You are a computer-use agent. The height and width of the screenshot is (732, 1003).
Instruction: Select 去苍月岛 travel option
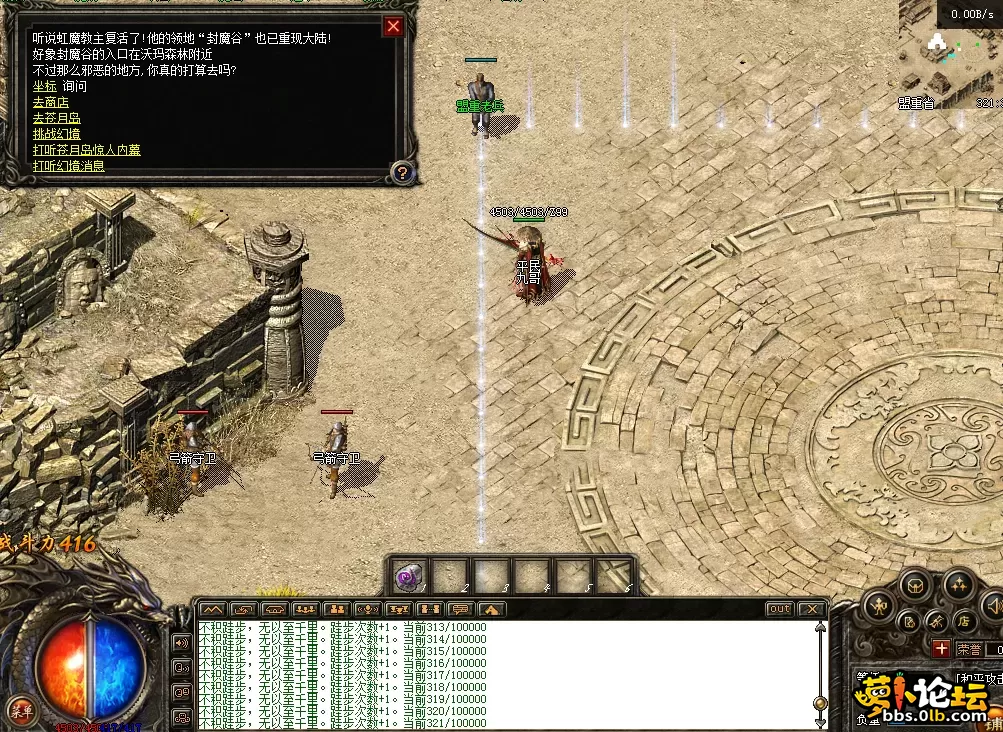pos(56,118)
